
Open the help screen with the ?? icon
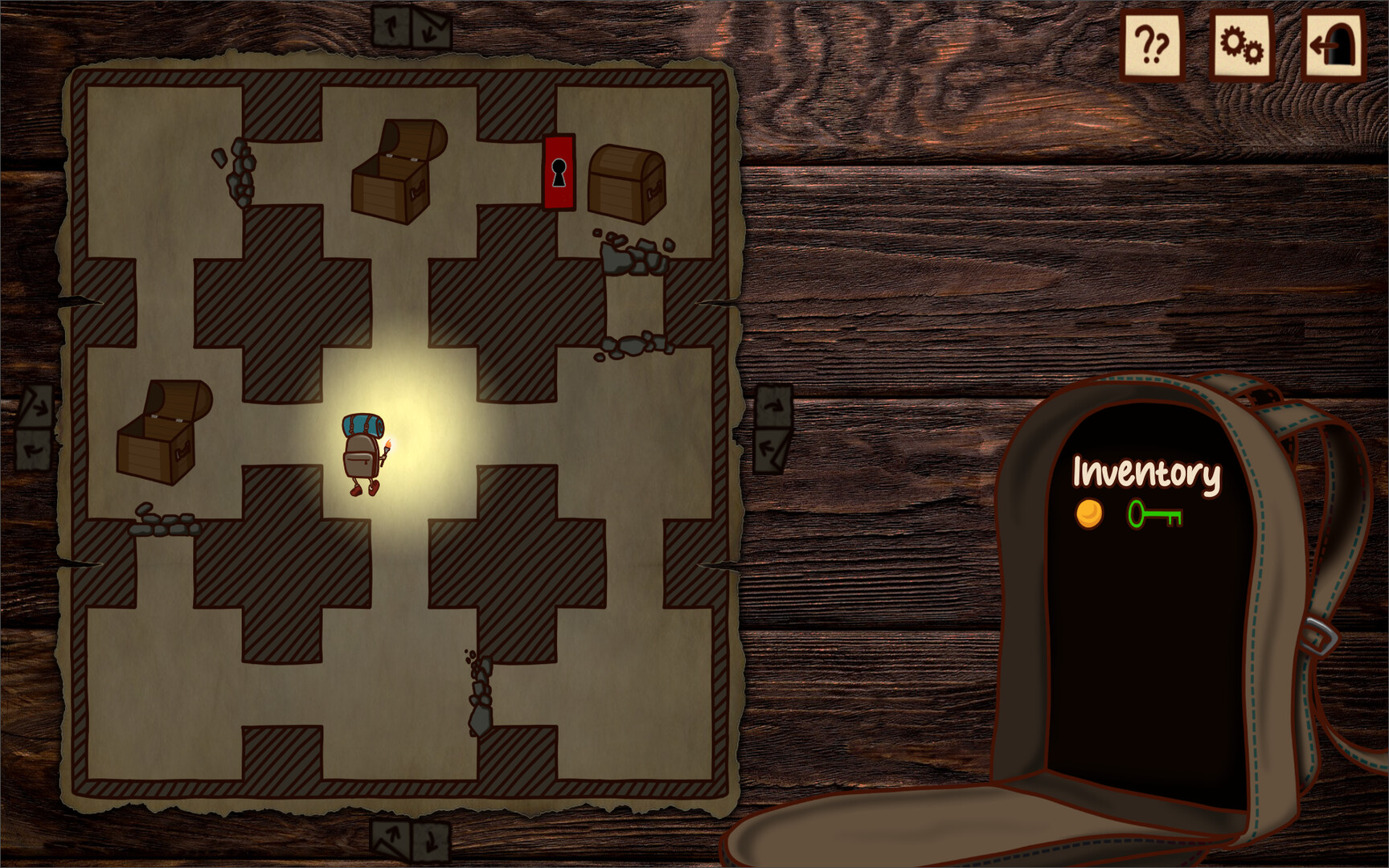pyautogui.click(x=1152, y=46)
